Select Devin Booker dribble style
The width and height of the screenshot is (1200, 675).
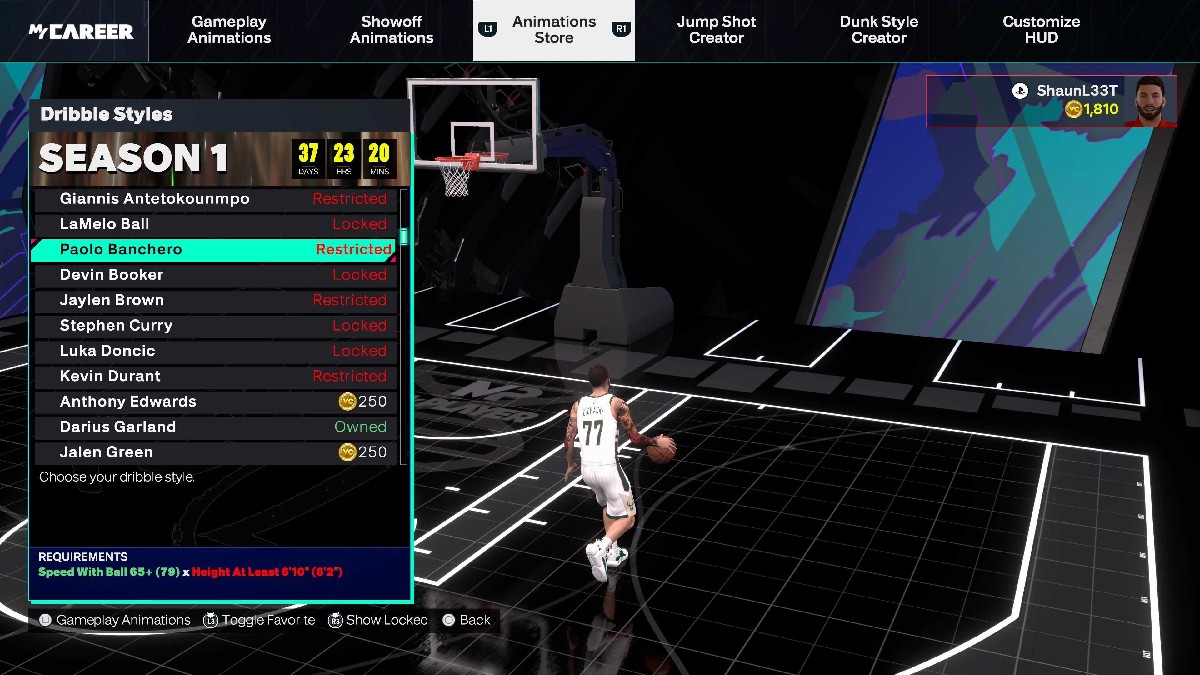215,275
